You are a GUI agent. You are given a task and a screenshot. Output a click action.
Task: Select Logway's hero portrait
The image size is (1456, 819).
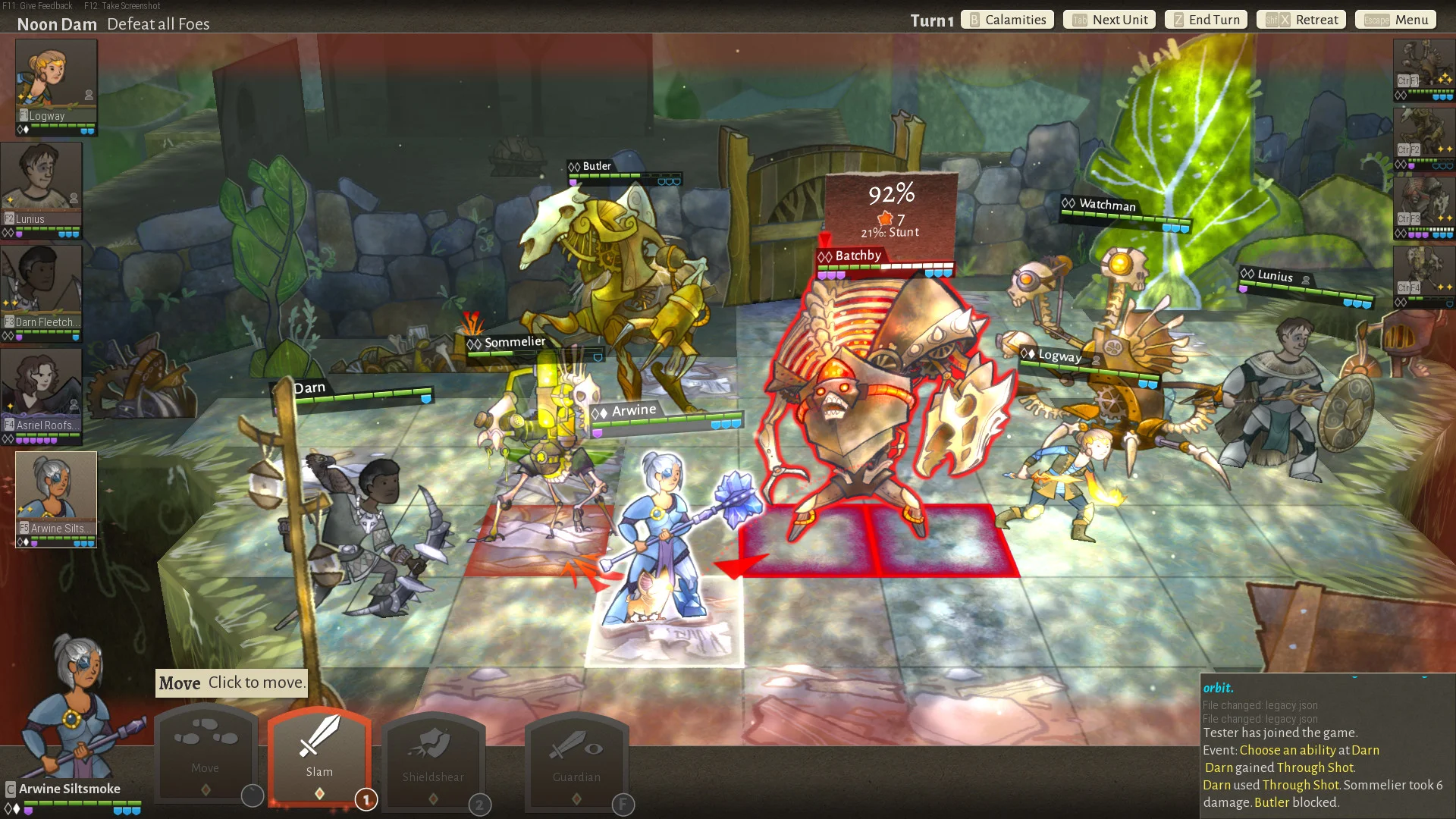click(56, 80)
